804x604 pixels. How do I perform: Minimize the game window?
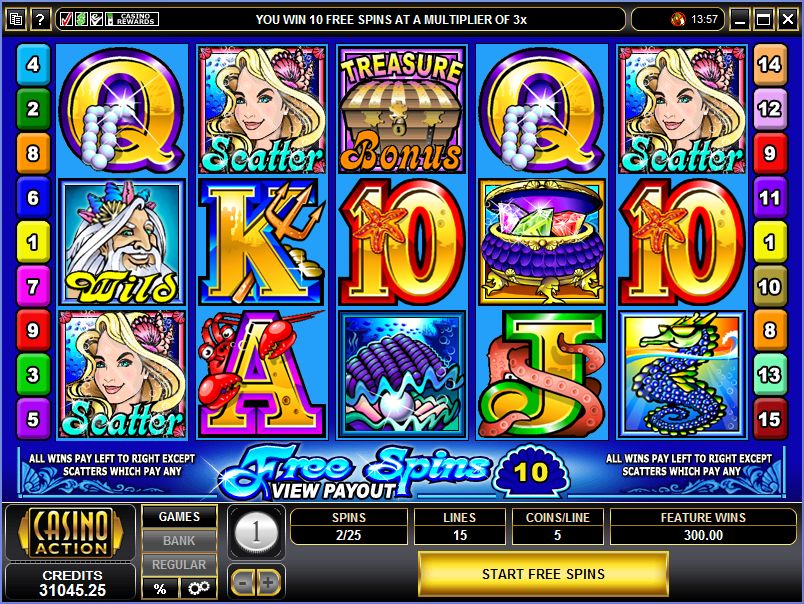point(740,19)
